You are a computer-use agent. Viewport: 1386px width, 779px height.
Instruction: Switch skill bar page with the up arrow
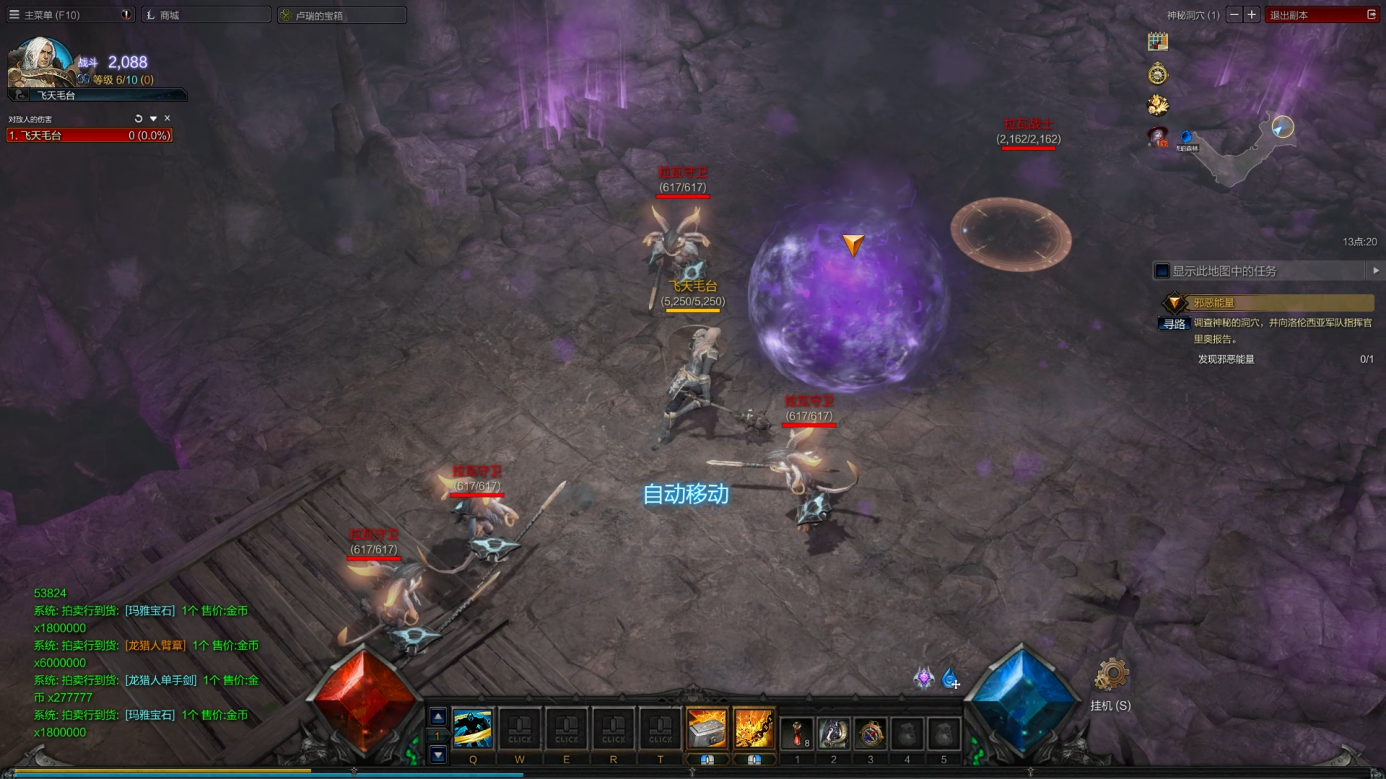[x=438, y=717]
